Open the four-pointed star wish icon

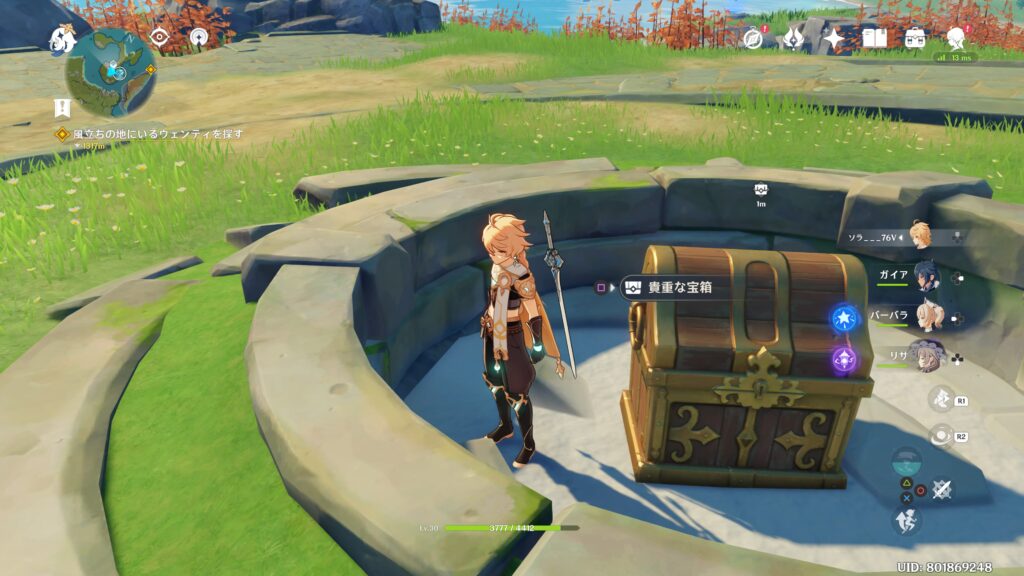click(834, 38)
